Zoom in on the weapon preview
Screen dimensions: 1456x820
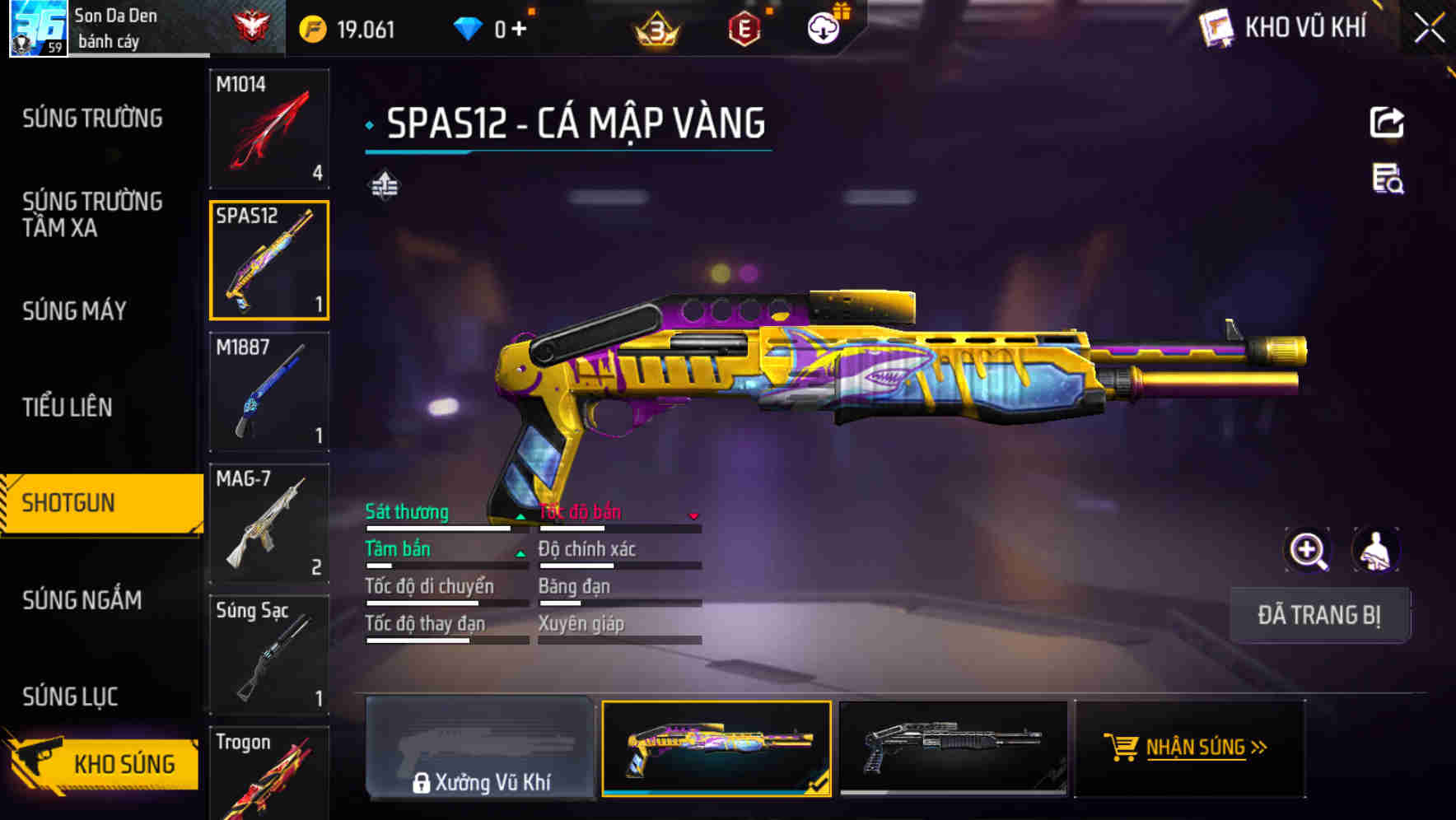tap(1308, 550)
